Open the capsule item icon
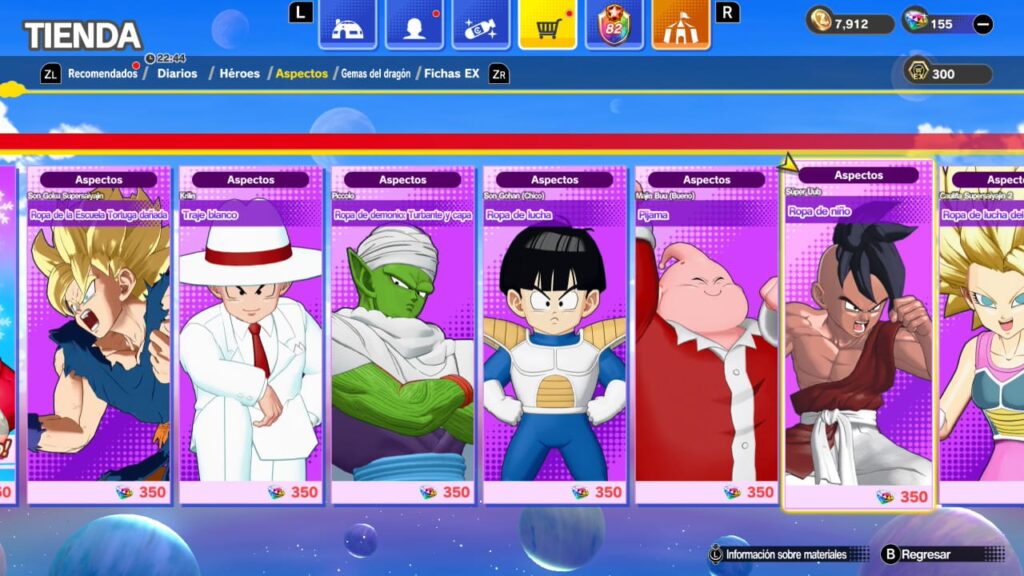Image resolution: width=1024 pixels, height=576 pixels. click(481, 25)
